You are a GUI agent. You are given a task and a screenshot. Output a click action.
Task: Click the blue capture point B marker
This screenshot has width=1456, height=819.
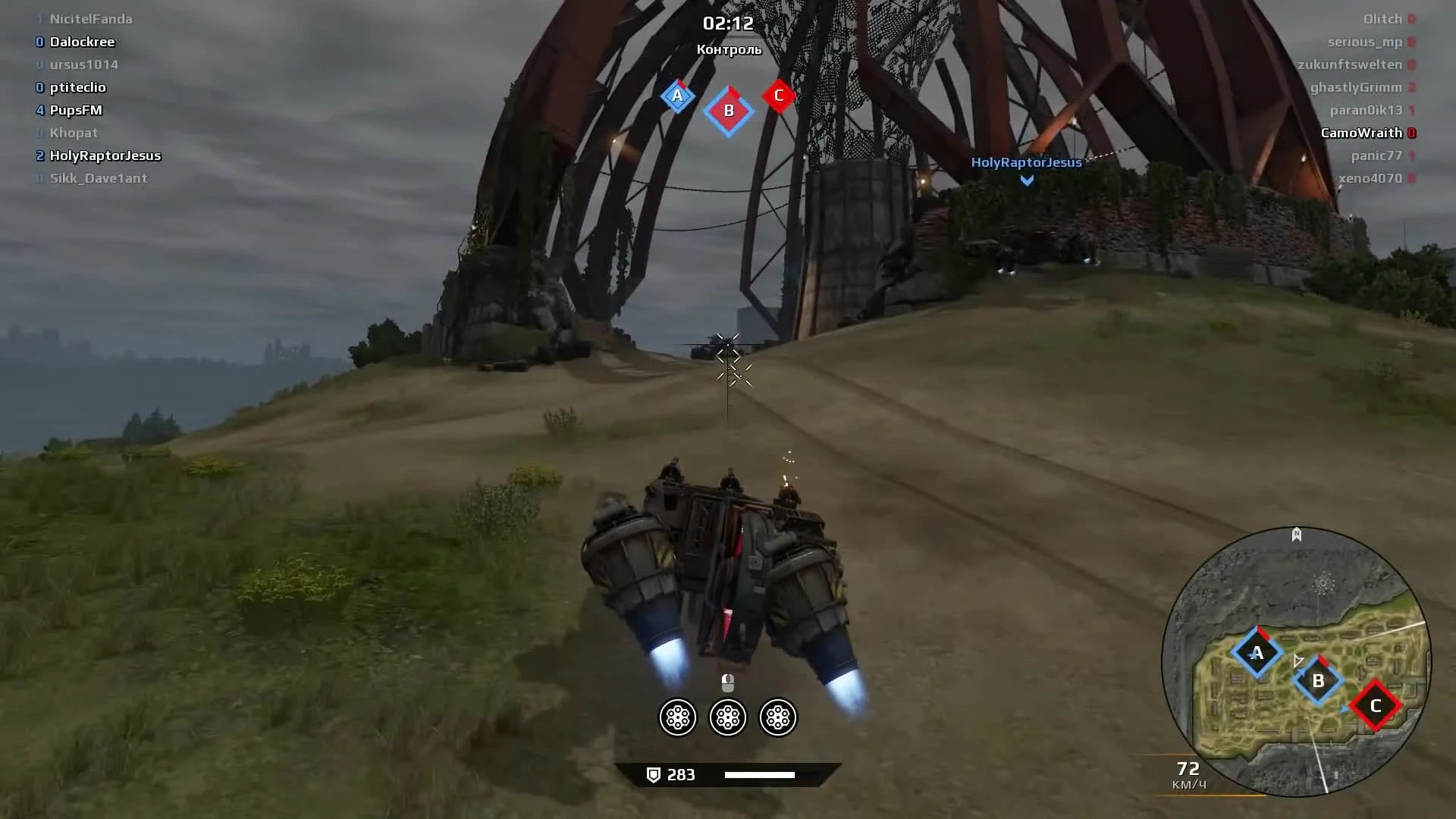point(729,110)
